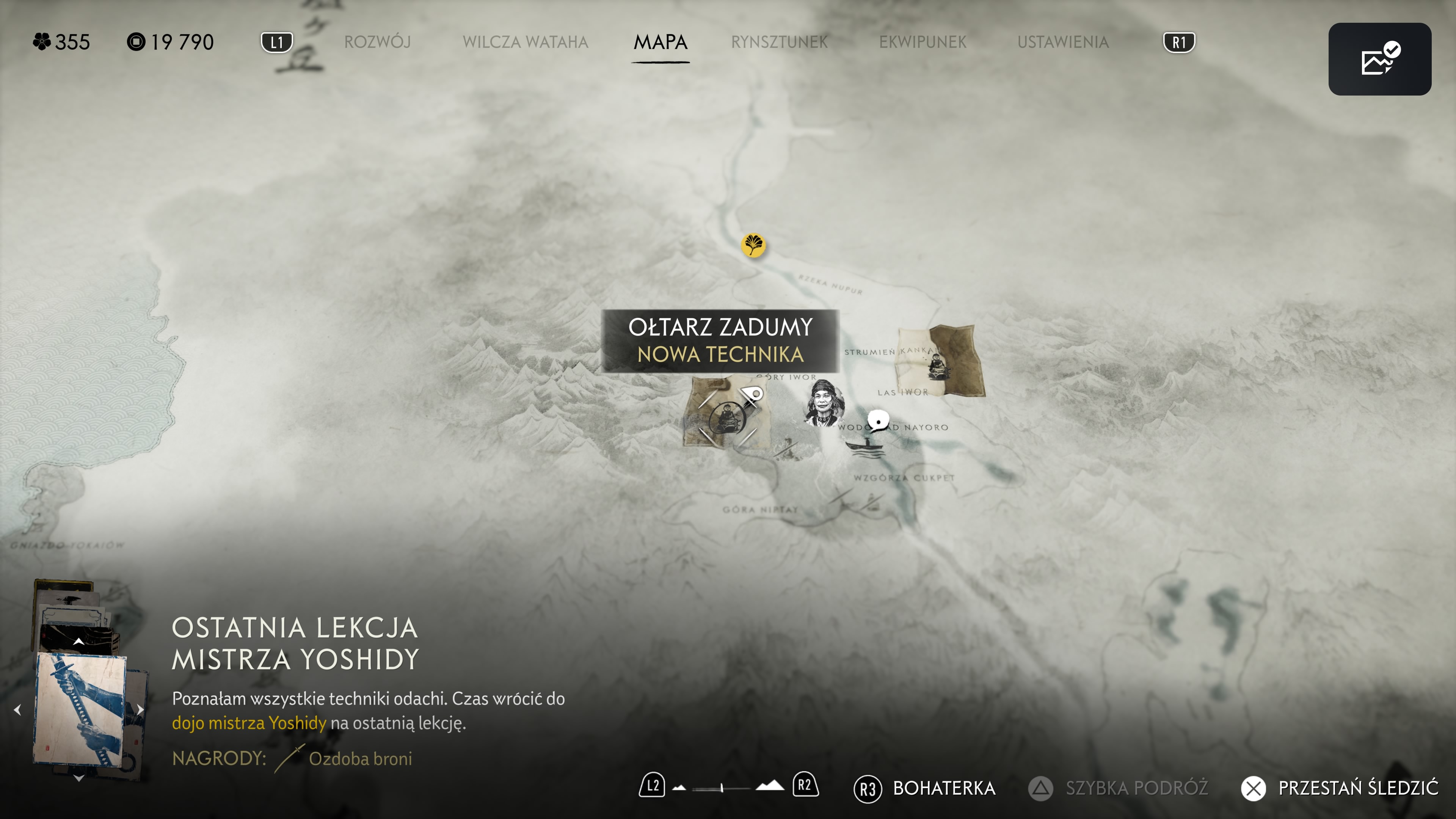Move down in the quest card stack
Viewport: 1456px width, 819px height.
pyautogui.click(x=78, y=779)
